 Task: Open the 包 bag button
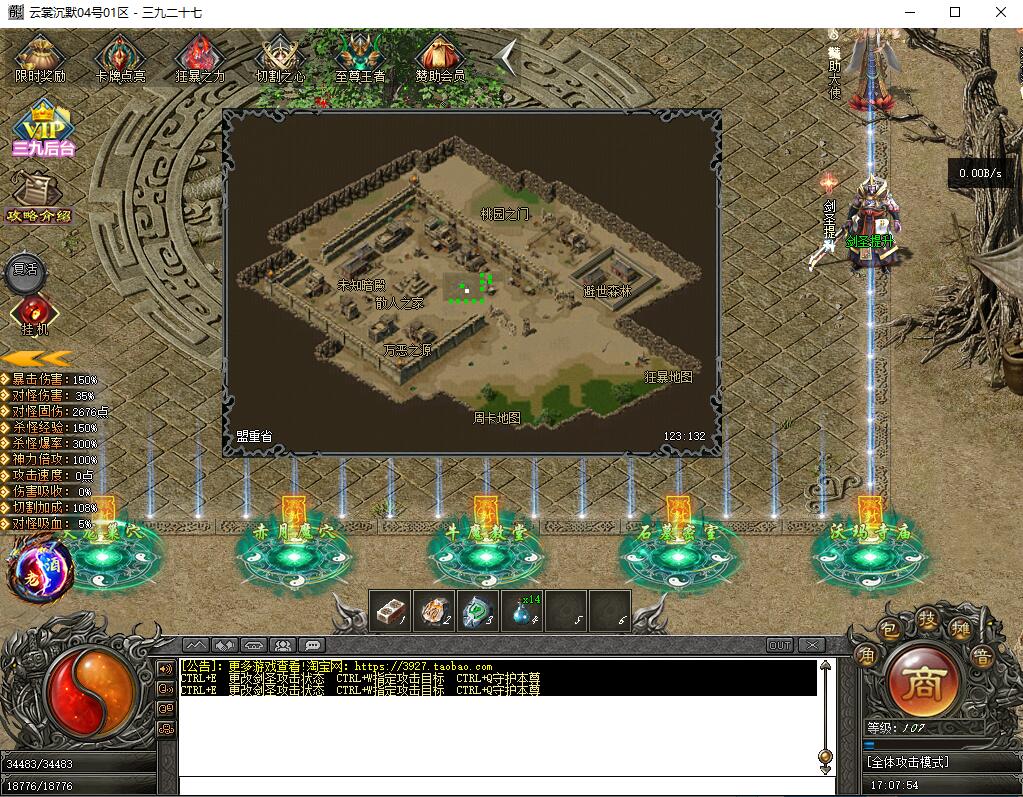pos(886,628)
